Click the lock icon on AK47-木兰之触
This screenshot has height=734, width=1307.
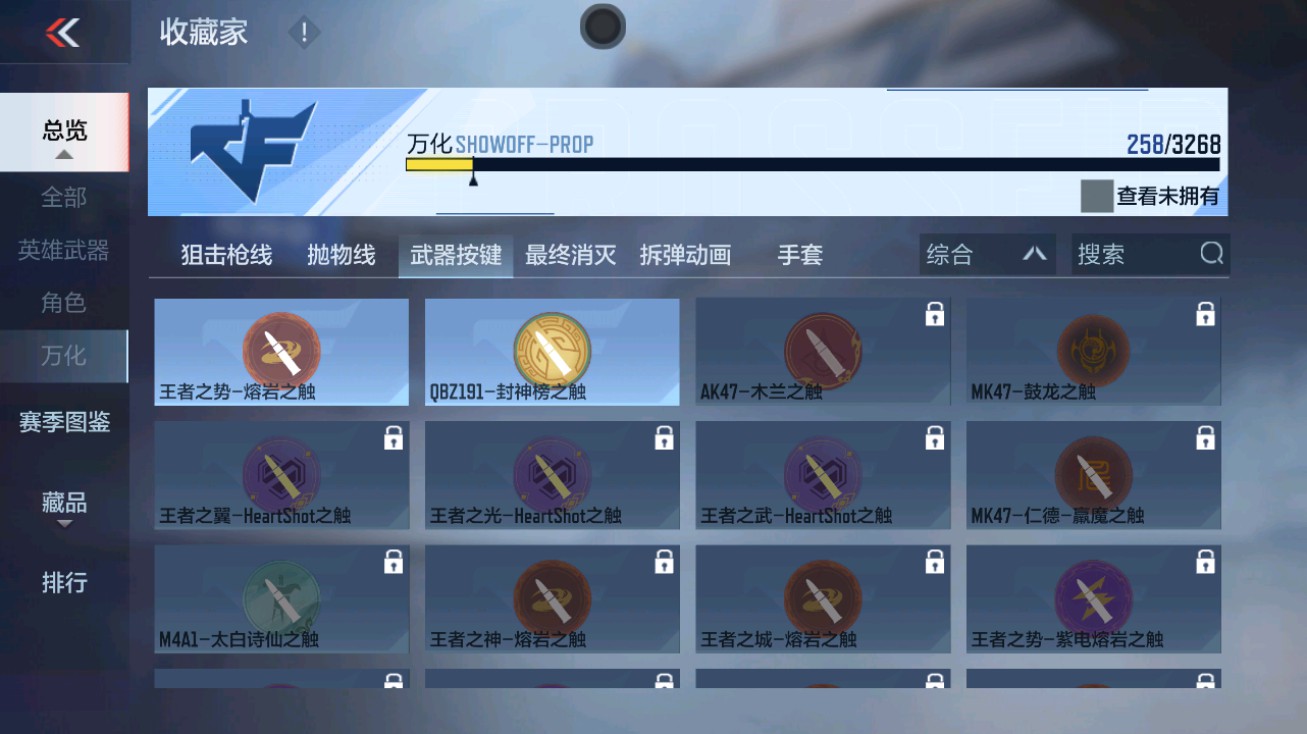pos(936,313)
